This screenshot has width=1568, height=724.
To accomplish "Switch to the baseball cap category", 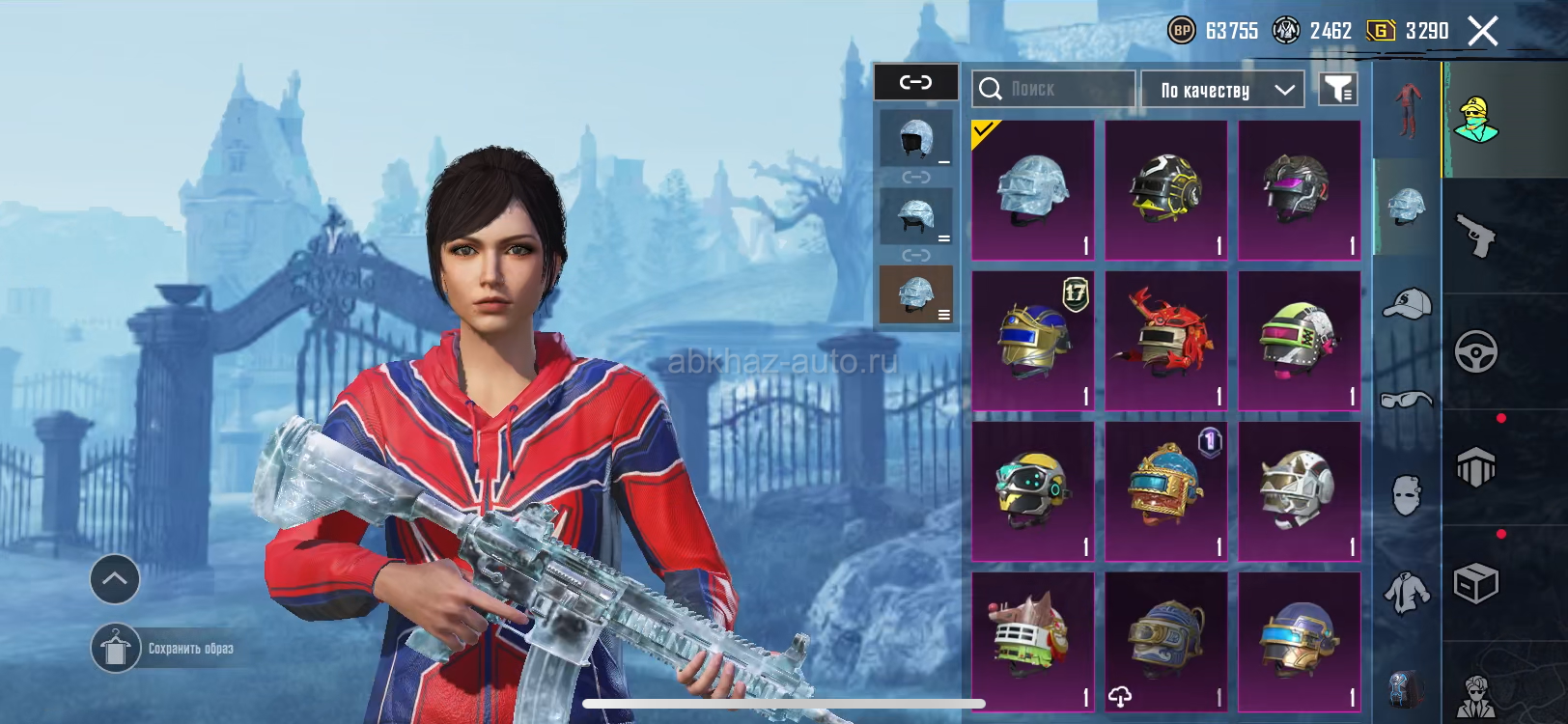I will [x=1407, y=304].
